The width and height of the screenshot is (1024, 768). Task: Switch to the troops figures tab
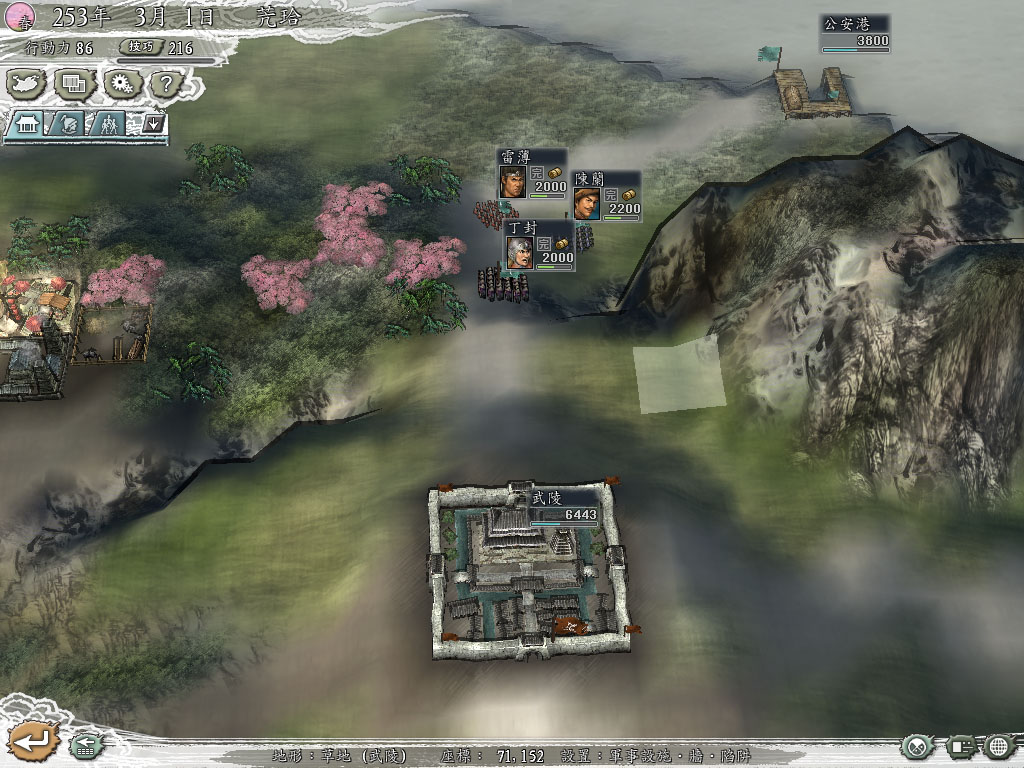[x=108, y=124]
